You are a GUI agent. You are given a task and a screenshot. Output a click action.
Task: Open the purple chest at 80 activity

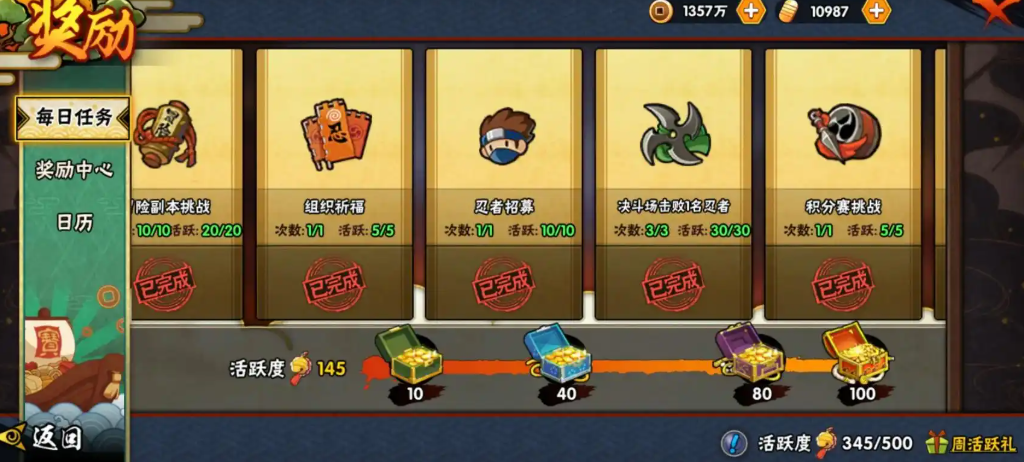pyautogui.click(x=748, y=352)
